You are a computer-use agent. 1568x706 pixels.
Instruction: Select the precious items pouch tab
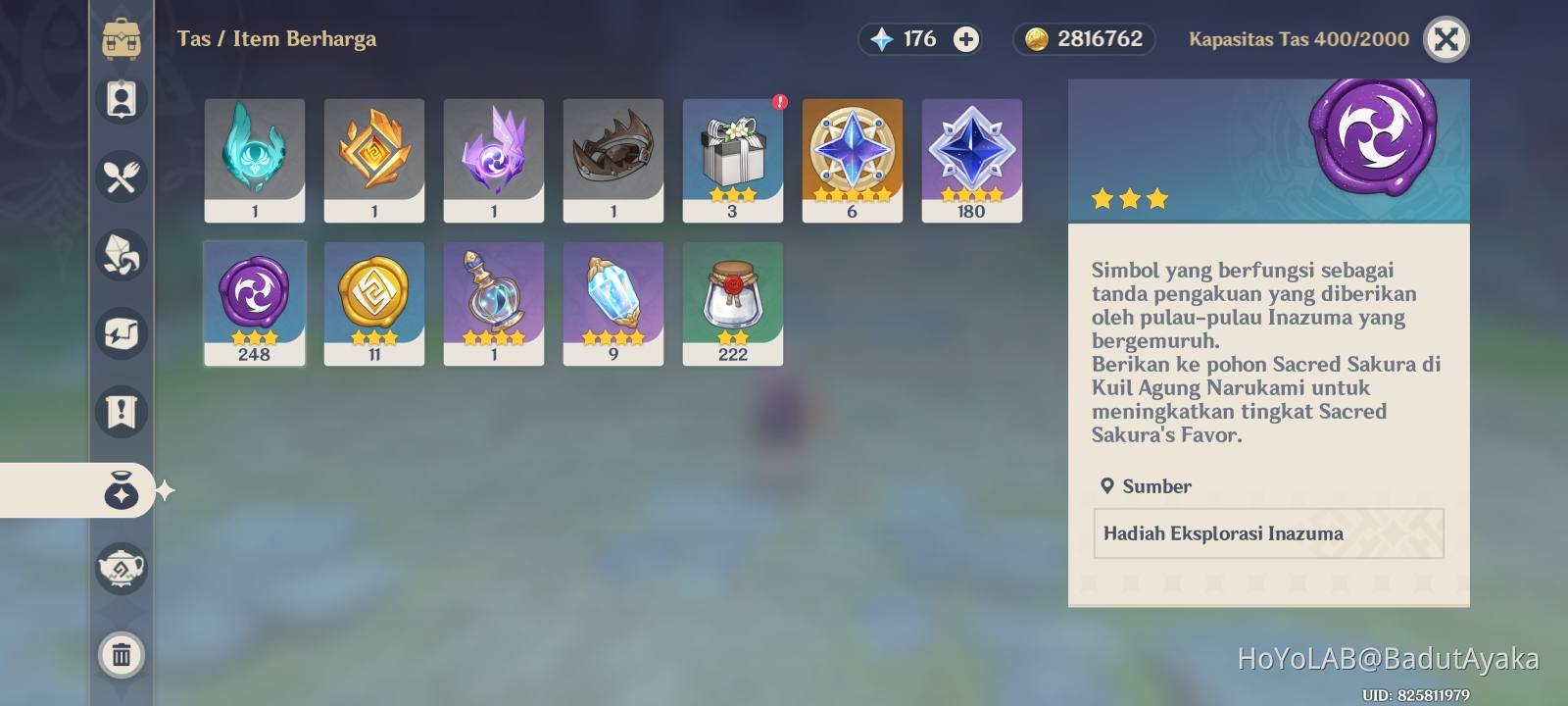click(x=121, y=492)
